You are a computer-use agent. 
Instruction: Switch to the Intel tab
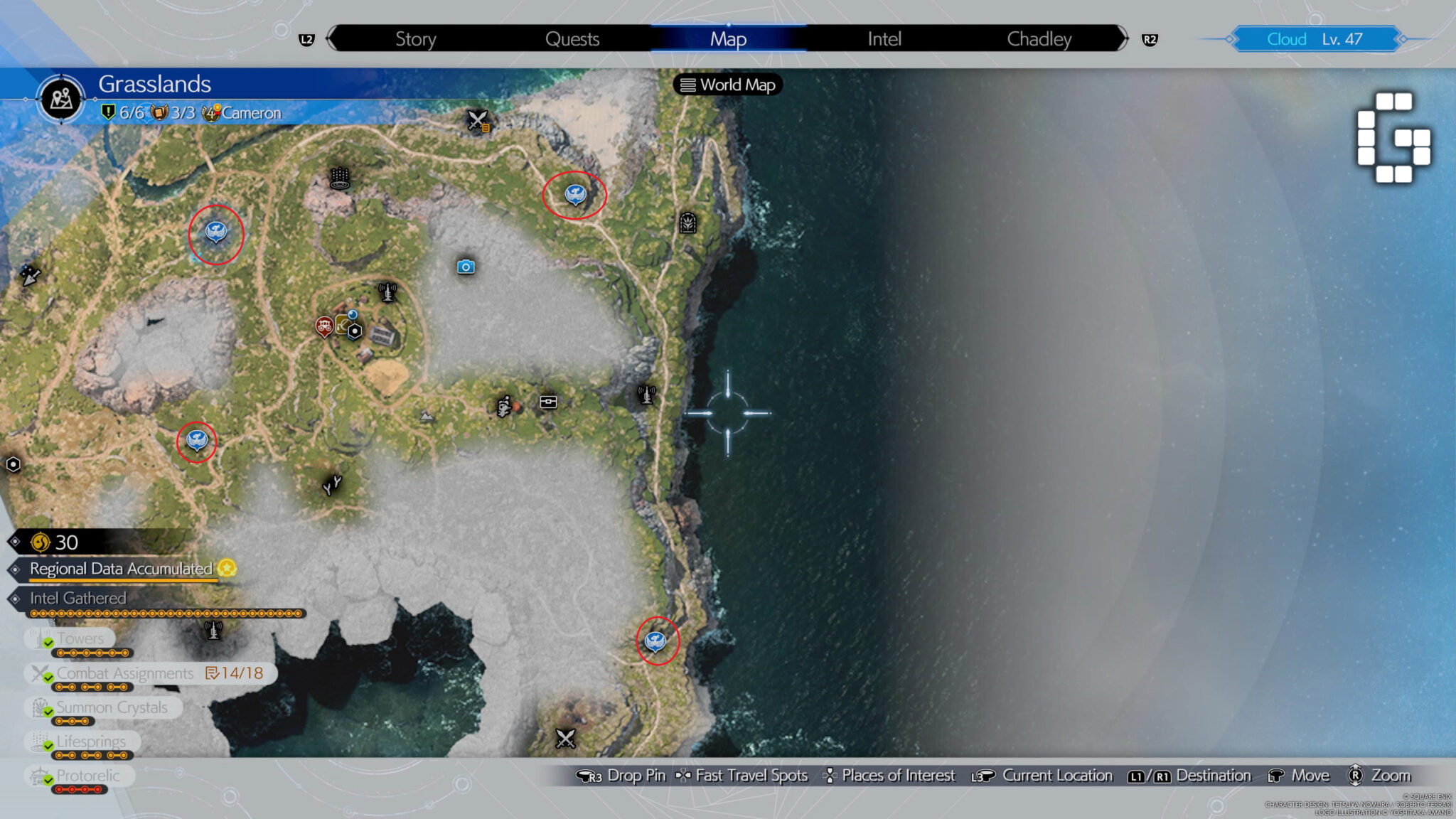click(x=884, y=39)
